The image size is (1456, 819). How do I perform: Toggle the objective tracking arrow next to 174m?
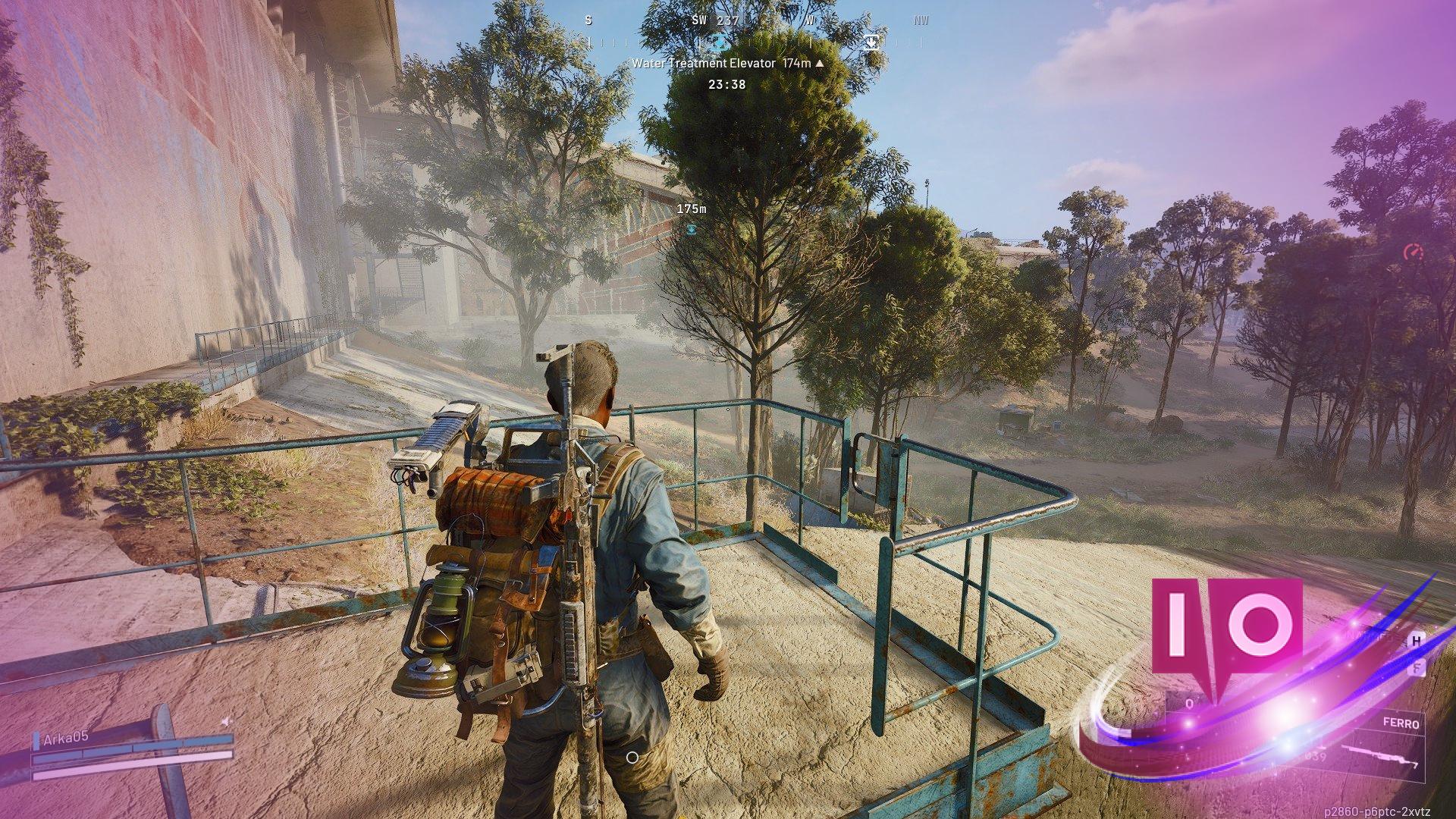[818, 64]
